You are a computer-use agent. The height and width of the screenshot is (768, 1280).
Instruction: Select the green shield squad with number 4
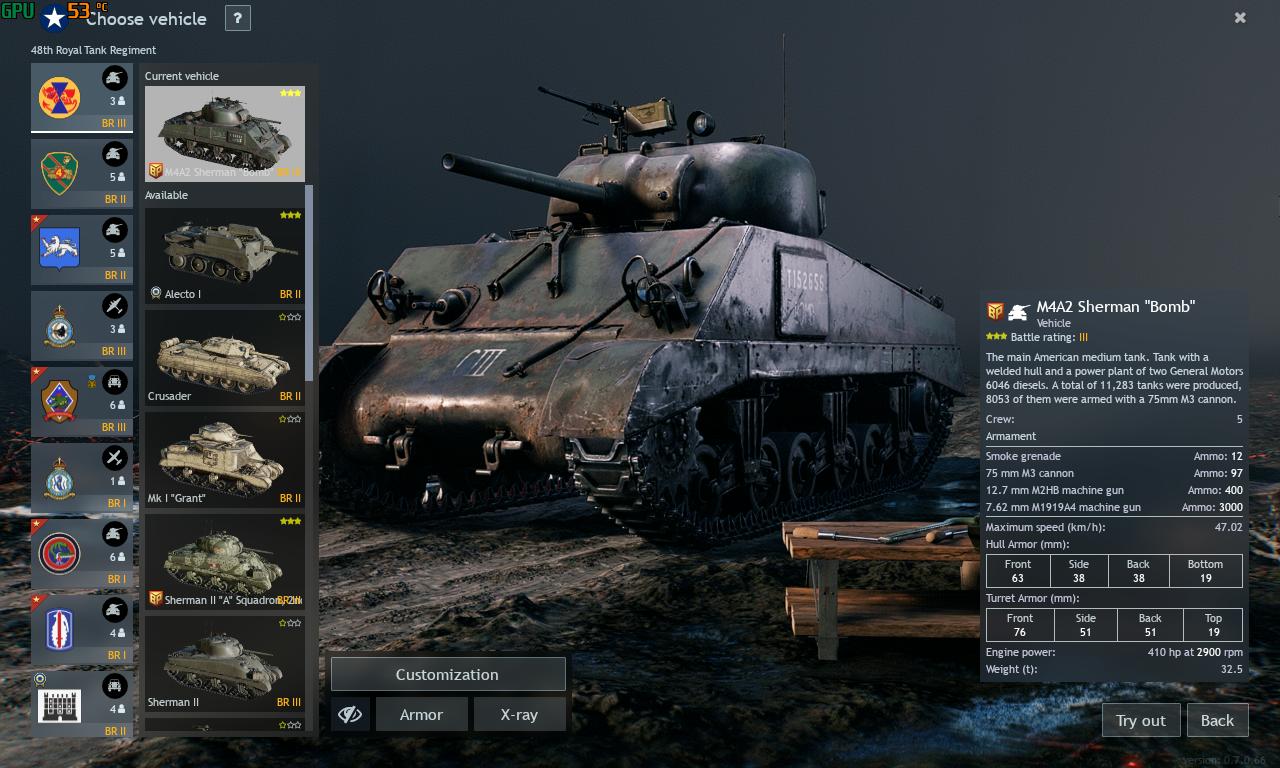point(81,174)
